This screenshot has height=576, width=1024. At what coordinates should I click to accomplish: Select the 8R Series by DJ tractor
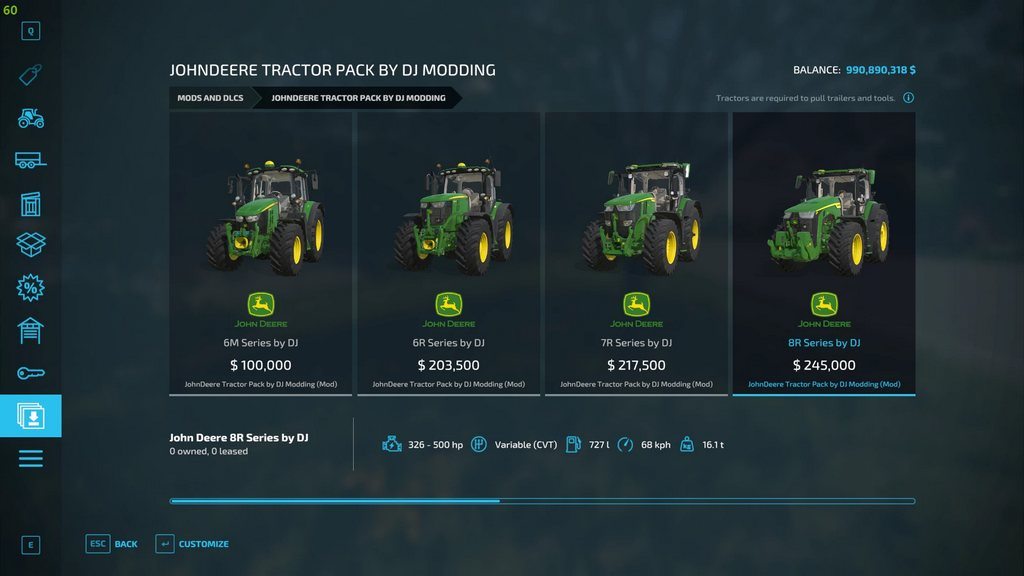tap(824, 254)
